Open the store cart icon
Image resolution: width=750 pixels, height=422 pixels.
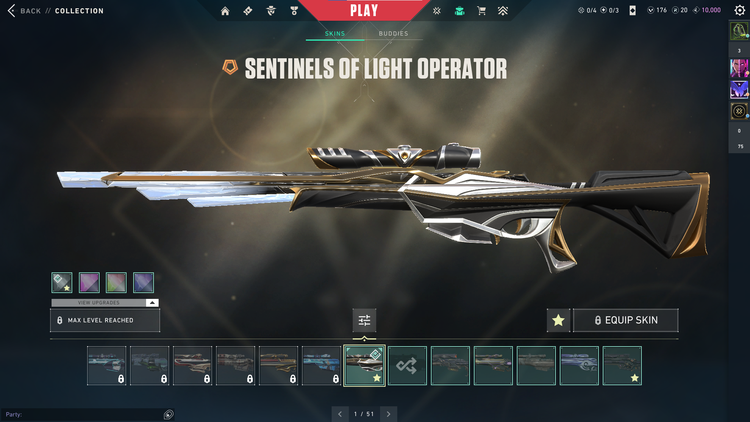[x=482, y=11]
